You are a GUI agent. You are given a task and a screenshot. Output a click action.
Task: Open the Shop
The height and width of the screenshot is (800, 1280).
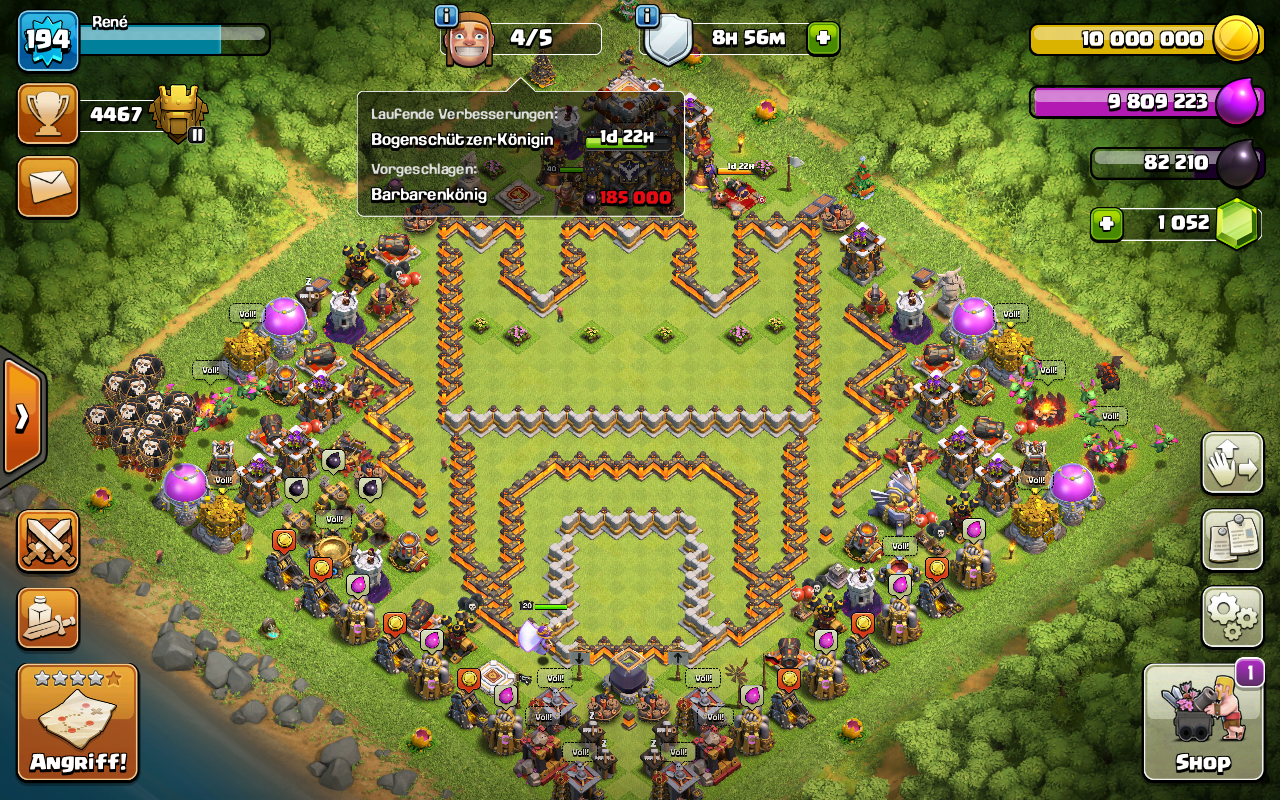coord(1203,722)
